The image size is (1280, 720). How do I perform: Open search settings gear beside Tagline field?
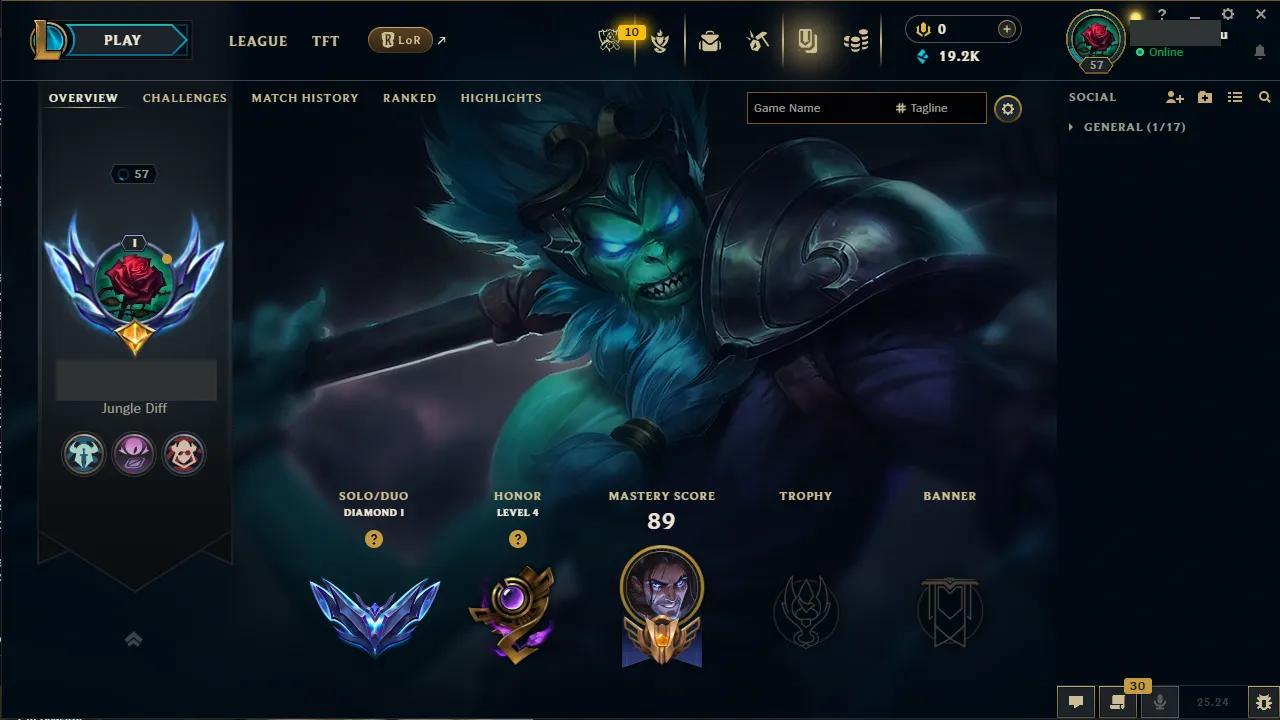click(1008, 108)
